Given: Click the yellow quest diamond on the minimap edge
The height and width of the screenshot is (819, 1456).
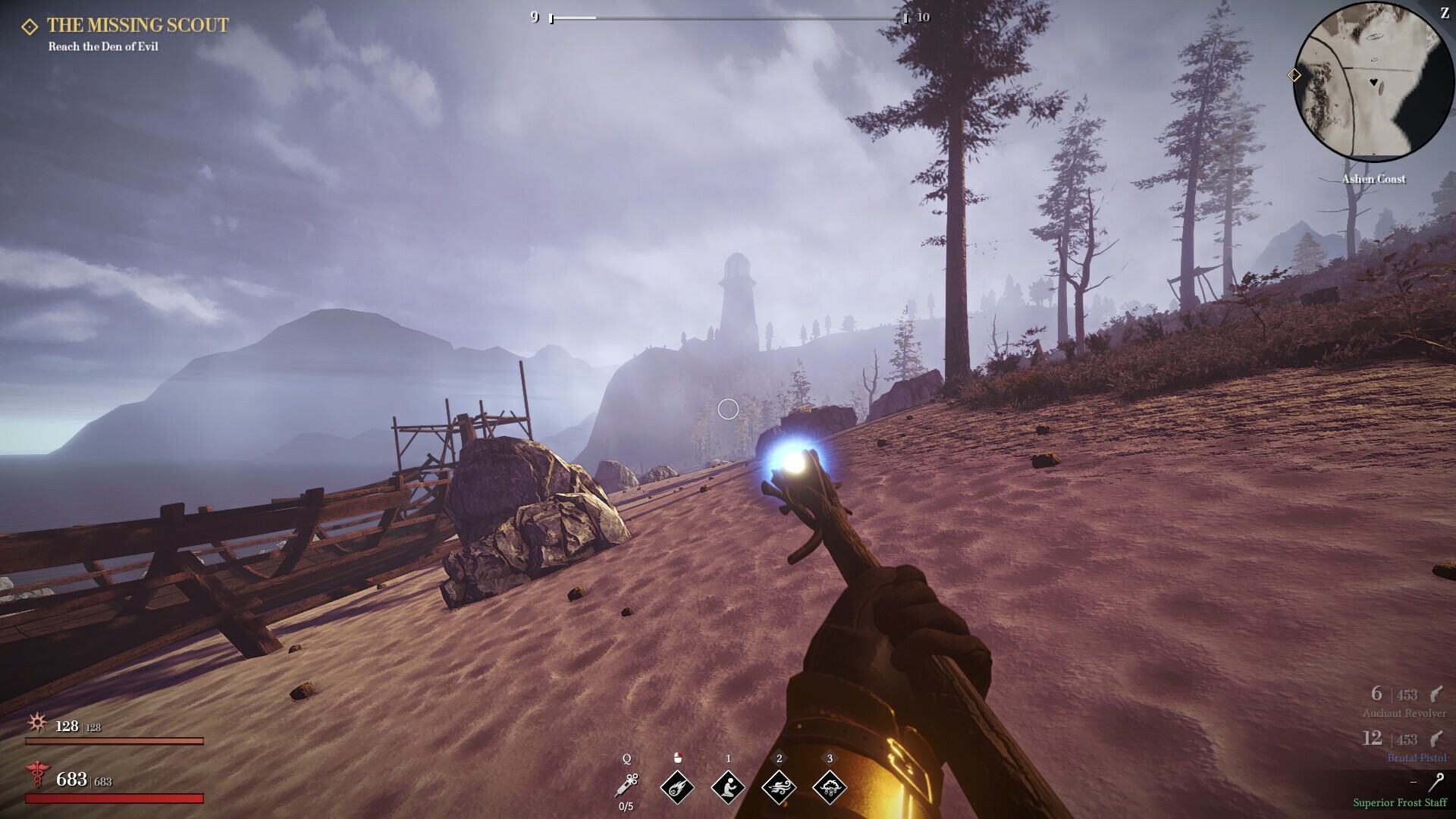Looking at the screenshot, I should click(x=1293, y=76).
